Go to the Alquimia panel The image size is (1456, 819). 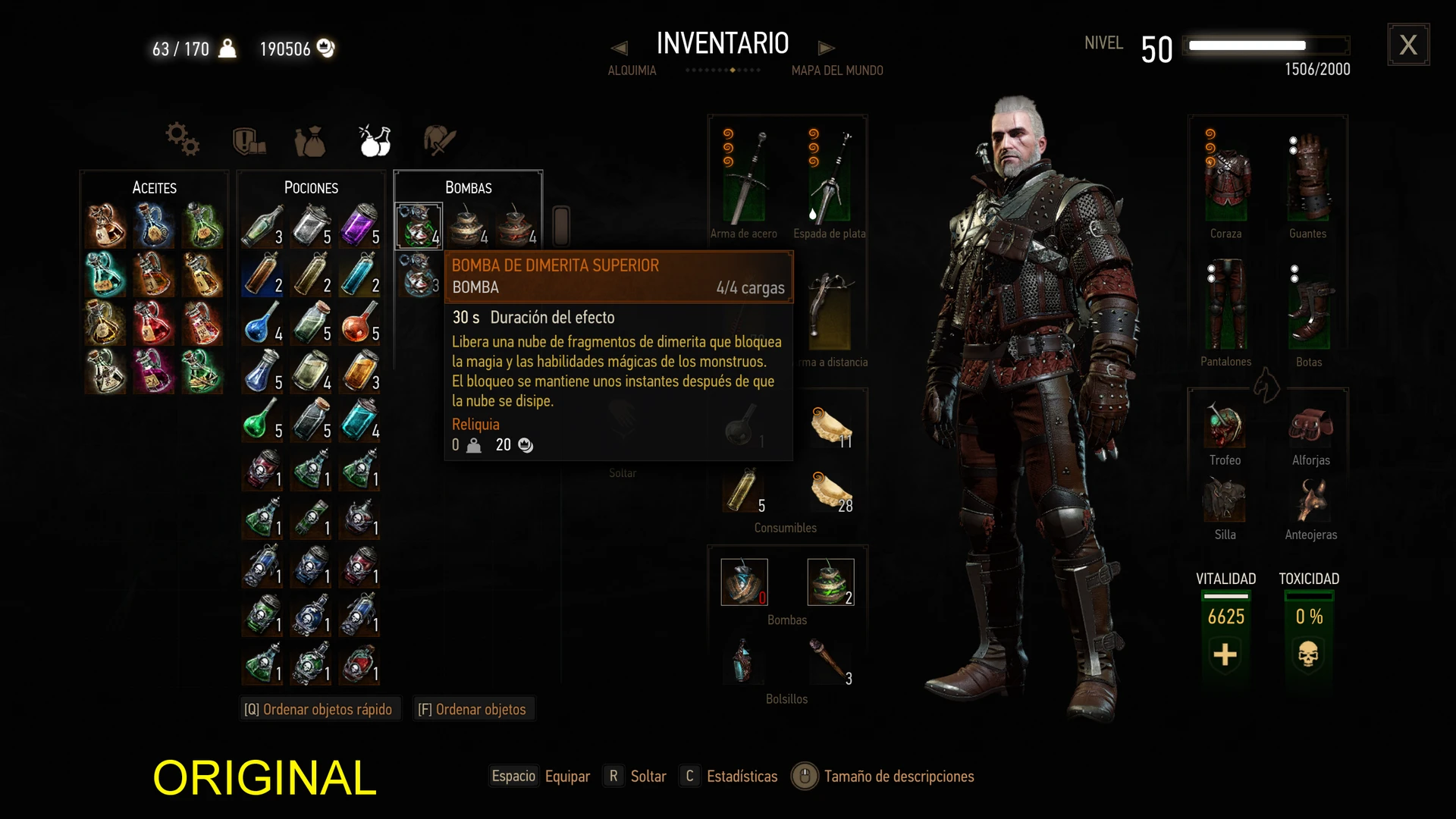point(632,71)
